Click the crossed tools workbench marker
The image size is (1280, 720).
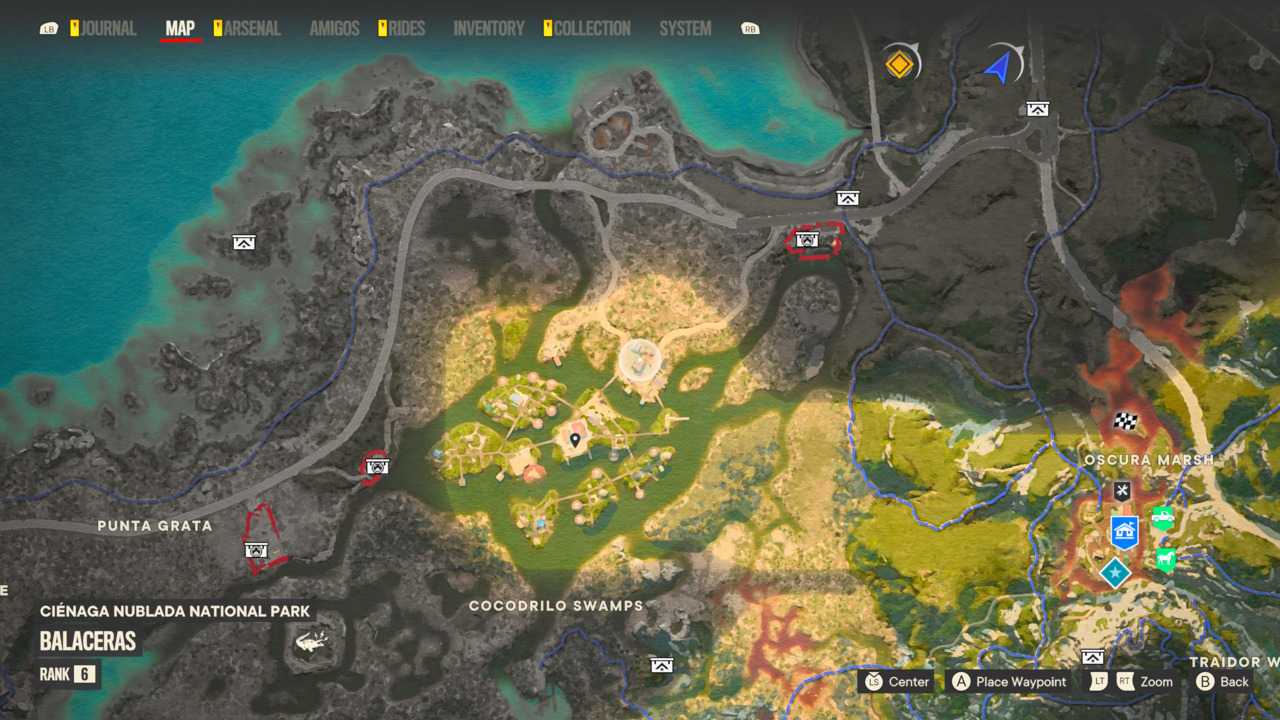(1122, 490)
